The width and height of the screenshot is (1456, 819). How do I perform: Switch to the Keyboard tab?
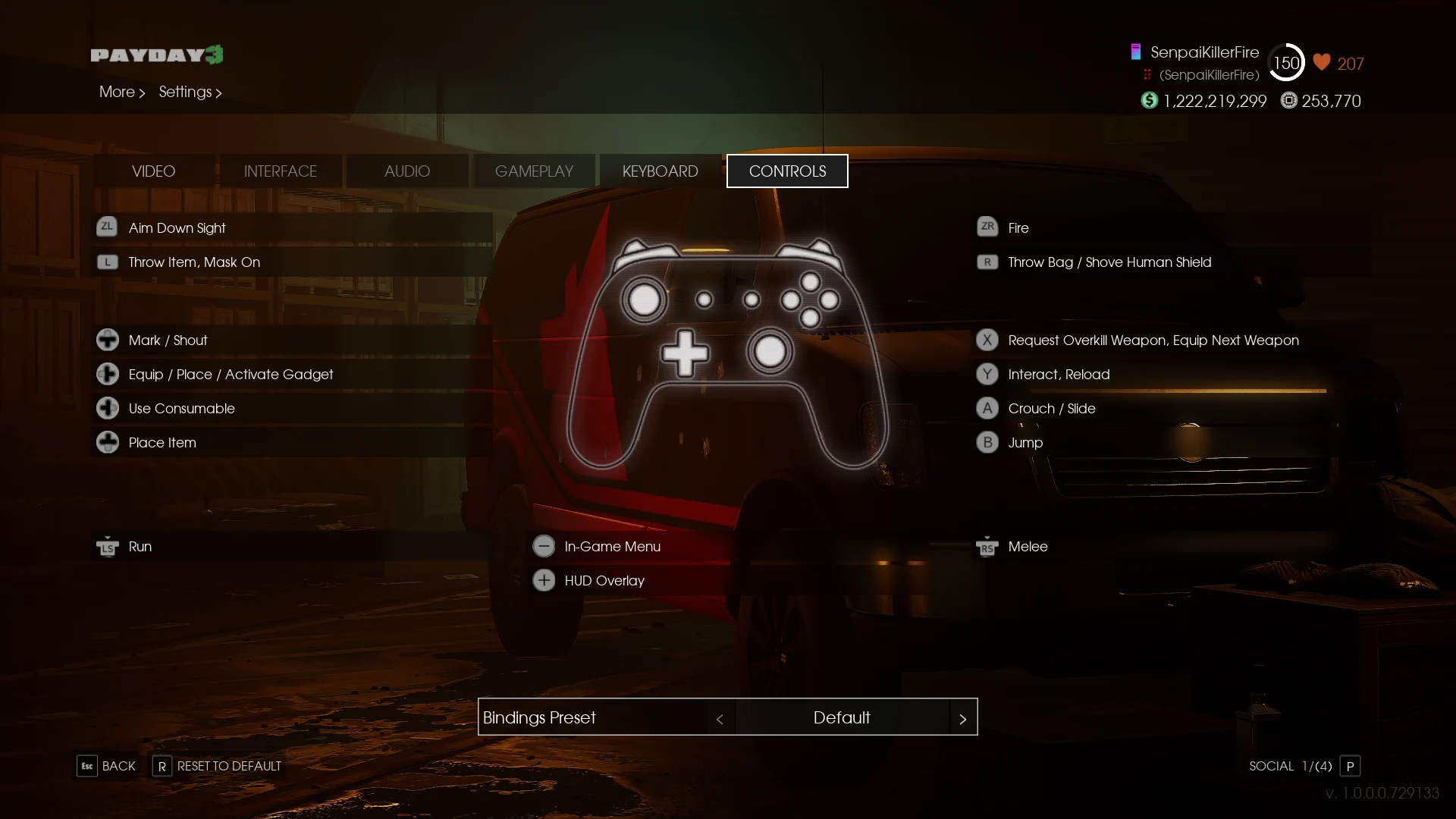tap(660, 171)
